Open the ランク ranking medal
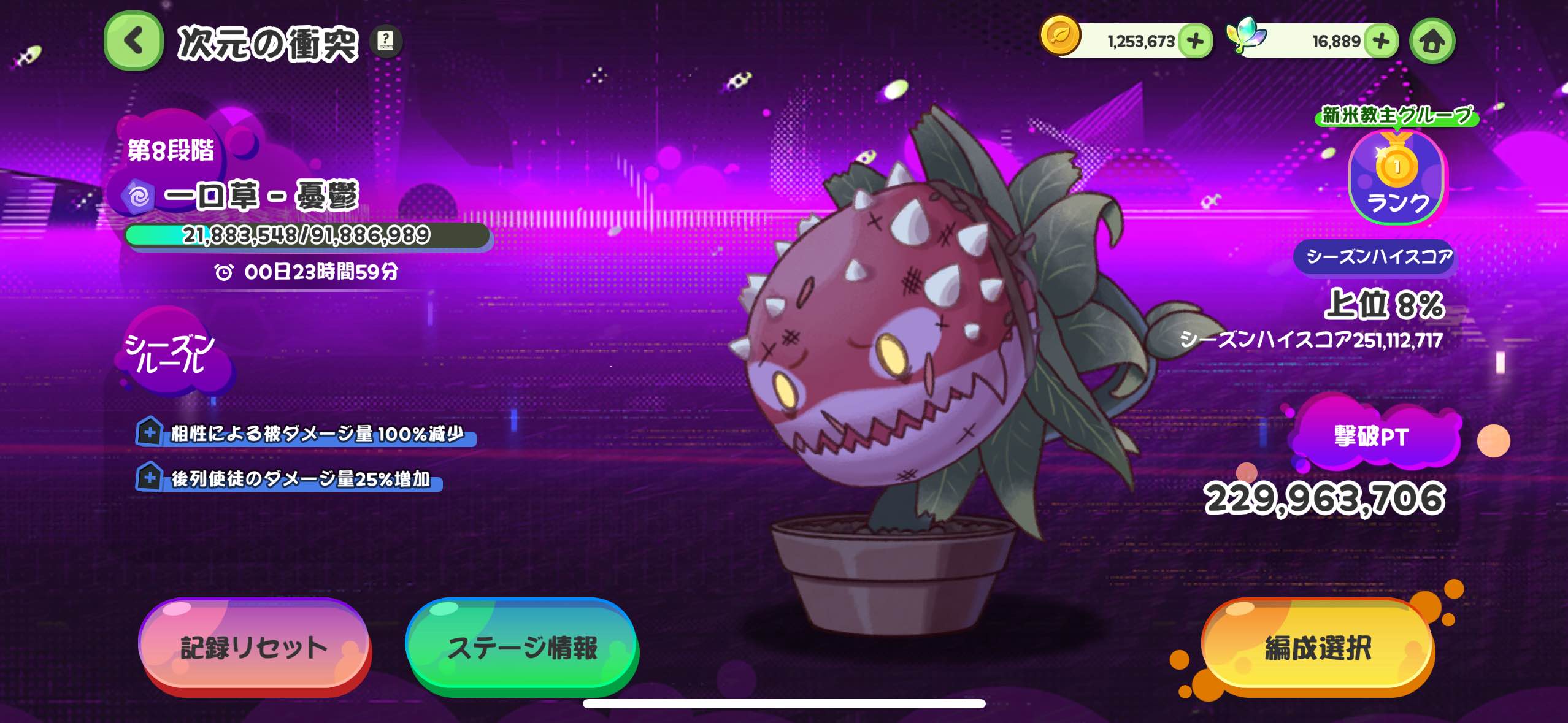The height and width of the screenshot is (723, 1568). pyautogui.click(x=1397, y=178)
